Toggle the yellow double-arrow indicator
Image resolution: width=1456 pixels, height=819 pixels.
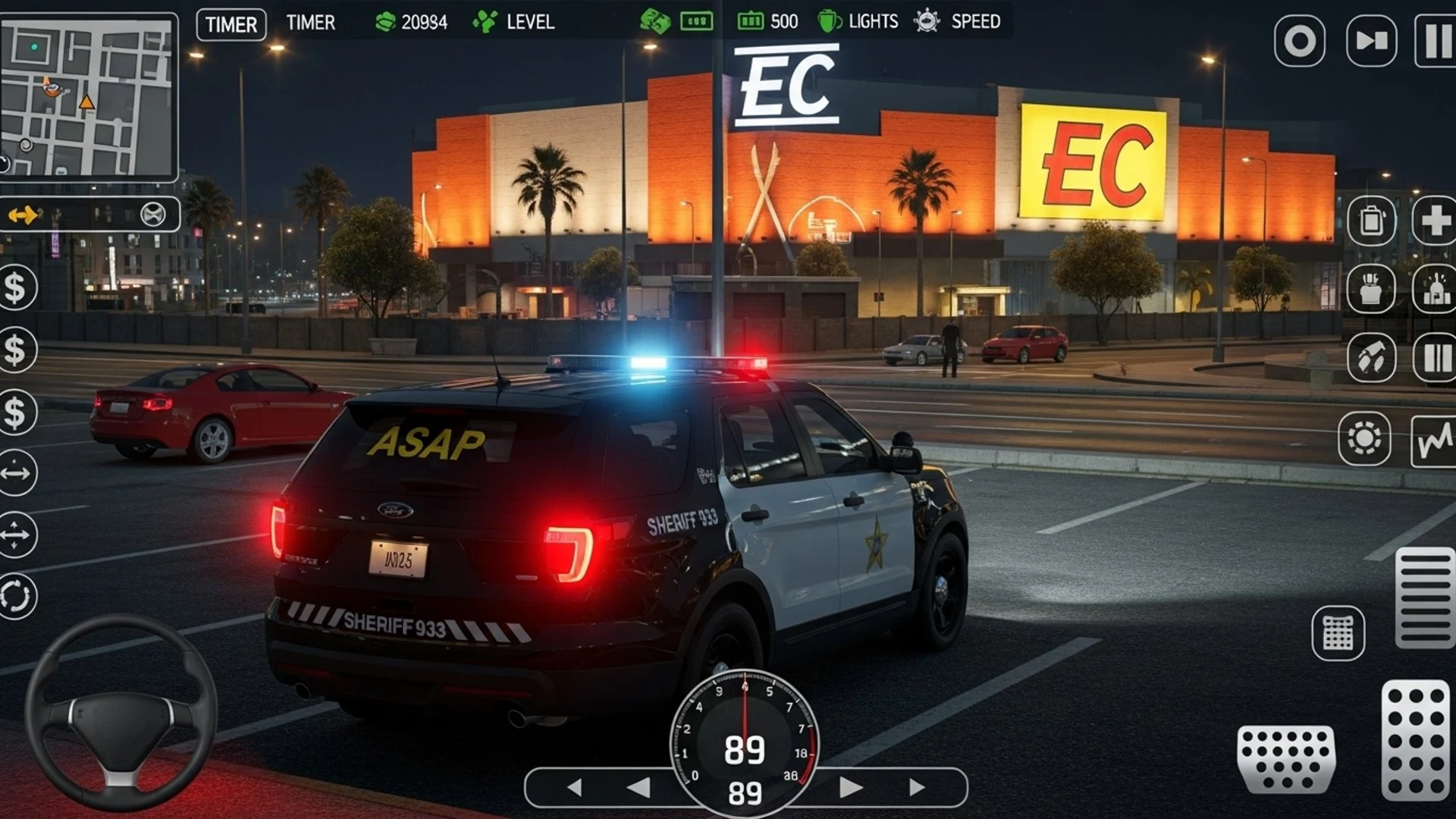[x=23, y=215]
